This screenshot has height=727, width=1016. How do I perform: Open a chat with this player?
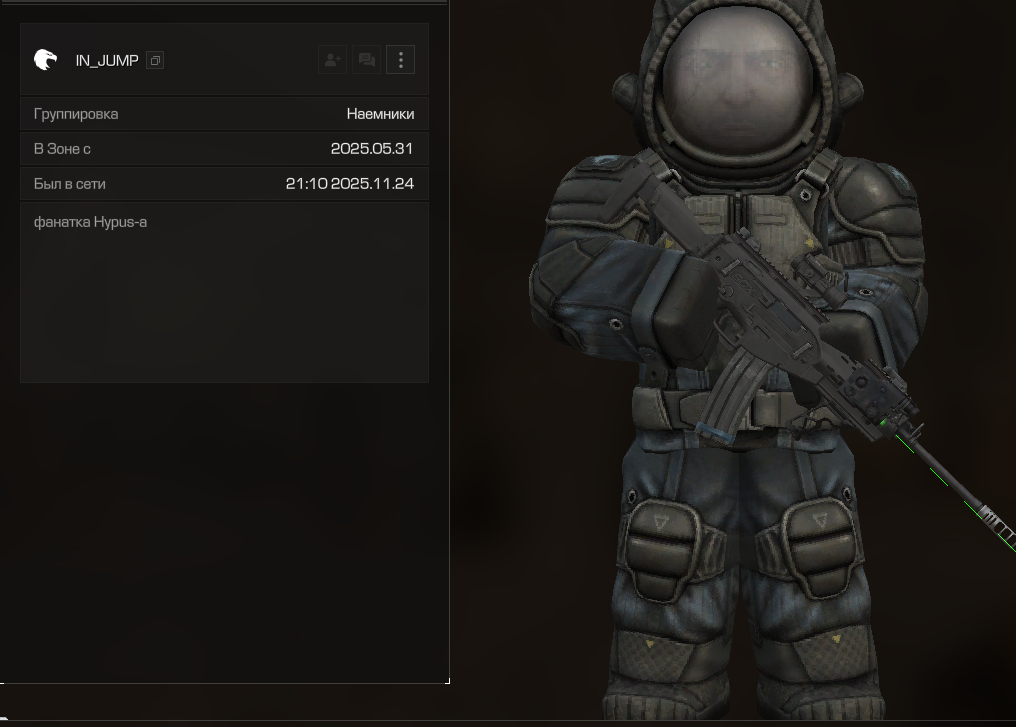point(366,60)
